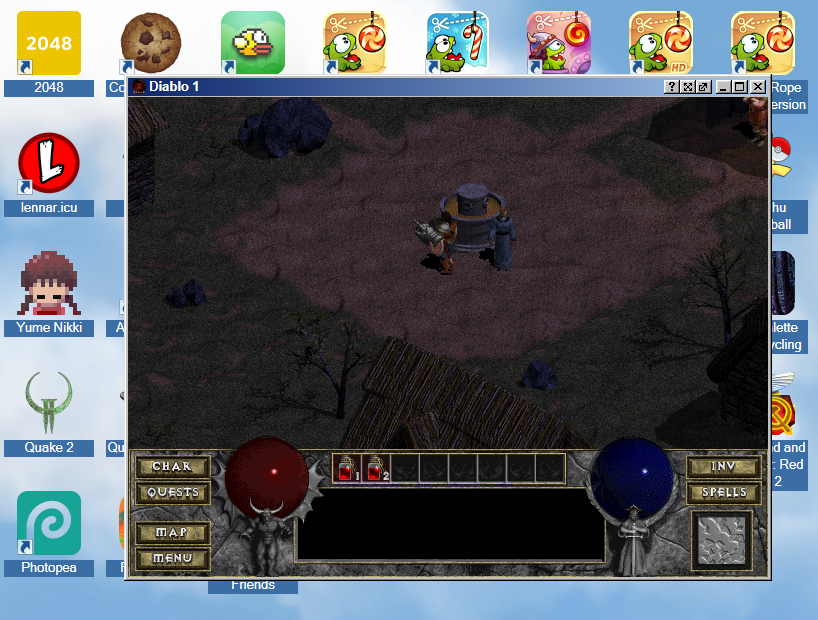The width and height of the screenshot is (818, 620).
Task: Open the game MENU
Action: (x=172, y=558)
